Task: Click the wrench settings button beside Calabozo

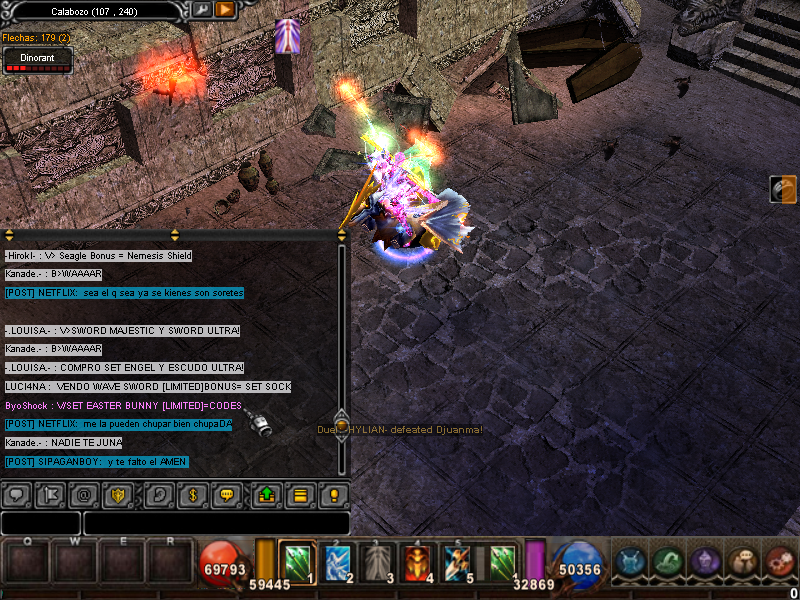Action: click(x=202, y=10)
